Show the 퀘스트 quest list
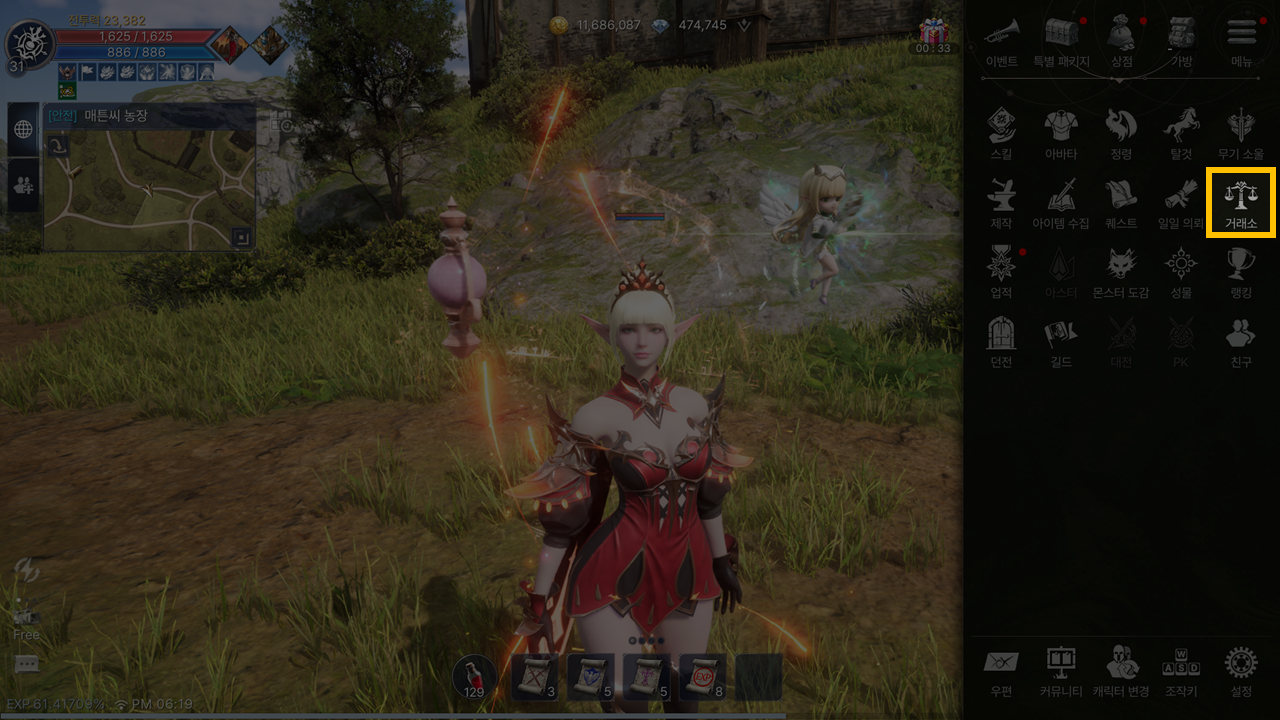Screen dimensions: 1280x720 pyautogui.click(x=1121, y=202)
